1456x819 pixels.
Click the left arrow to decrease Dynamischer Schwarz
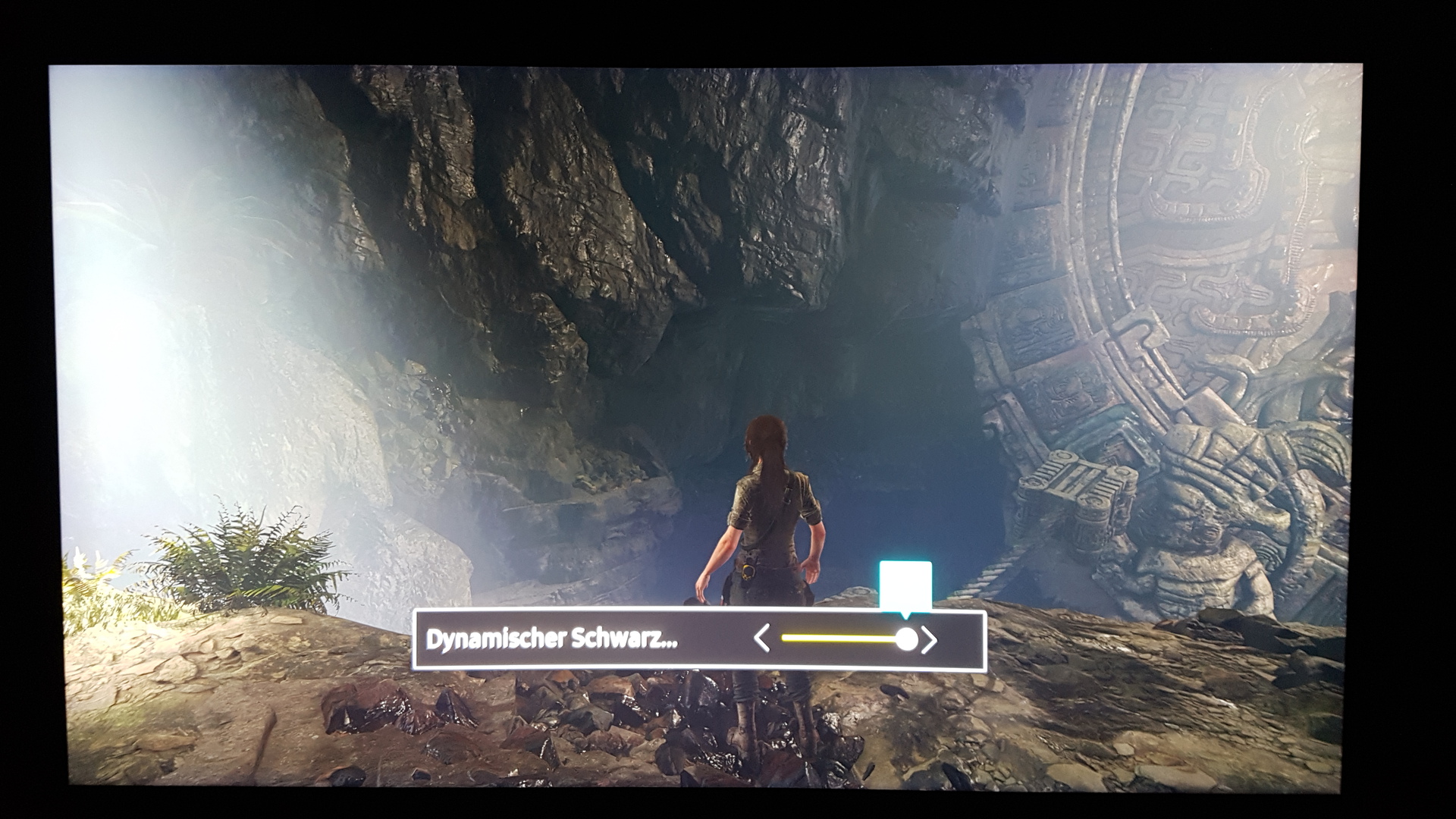click(x=762, y=639)
